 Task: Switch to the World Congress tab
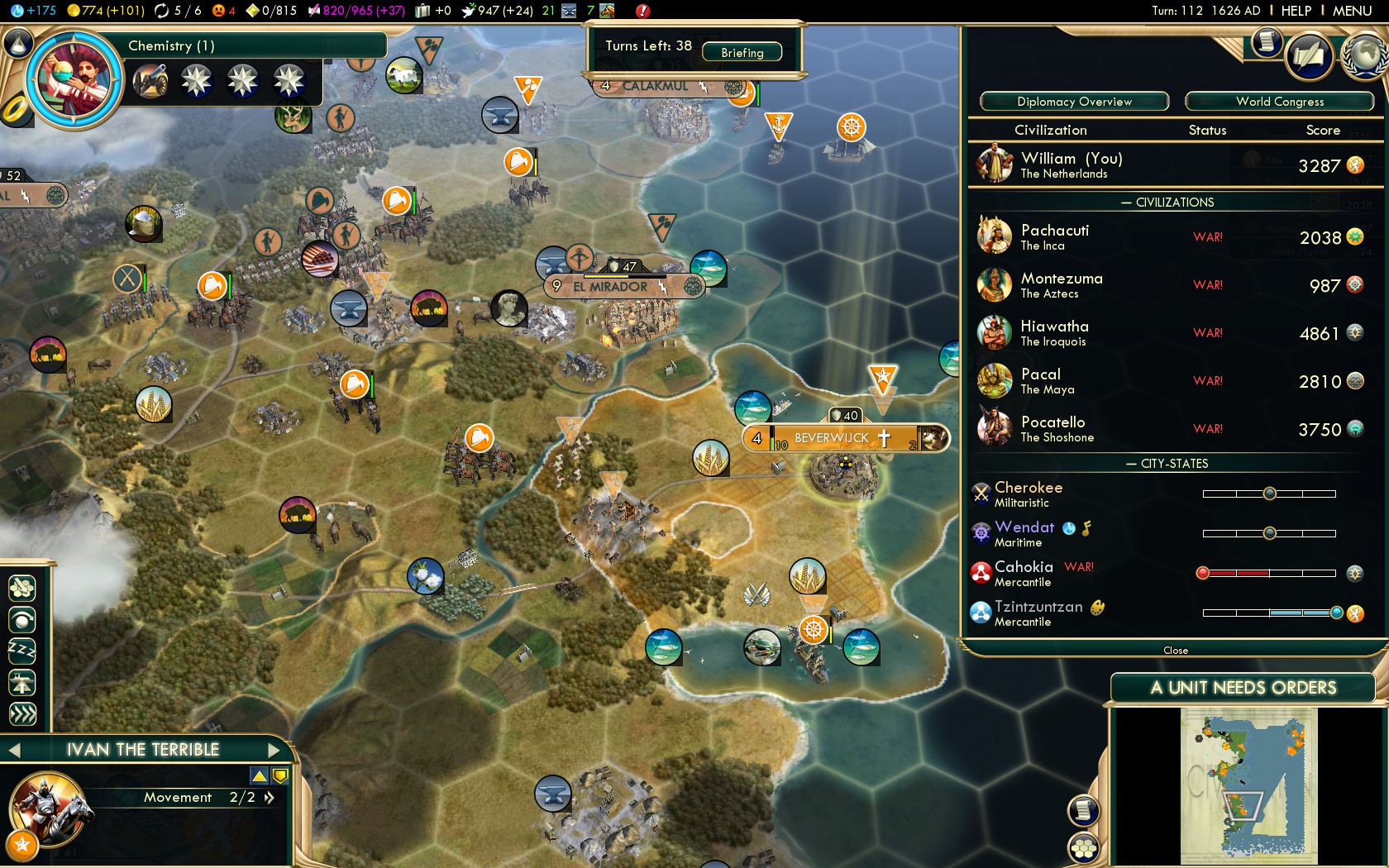(x=1280, y=101)
